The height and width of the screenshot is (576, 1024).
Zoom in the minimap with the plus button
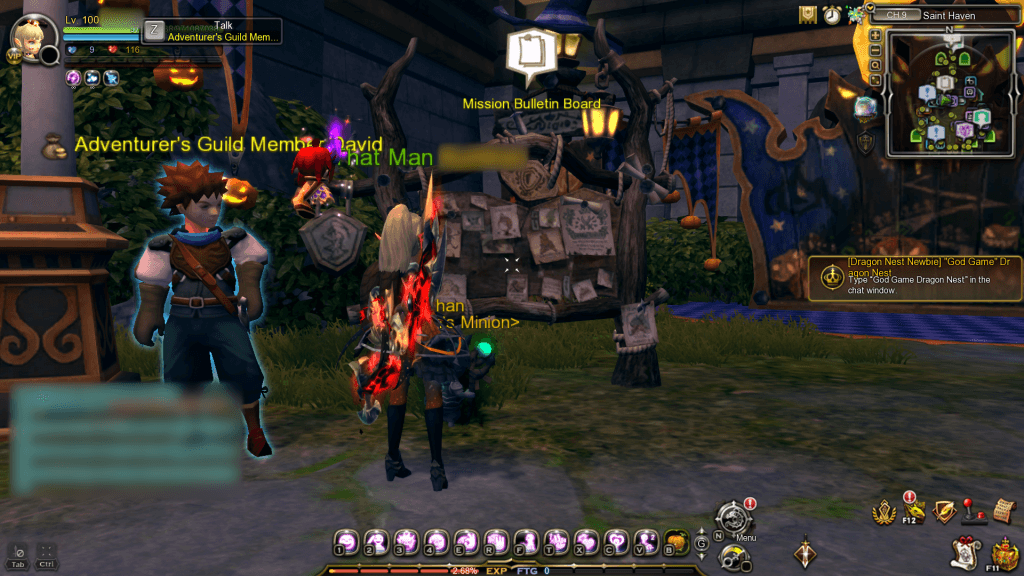876,35
